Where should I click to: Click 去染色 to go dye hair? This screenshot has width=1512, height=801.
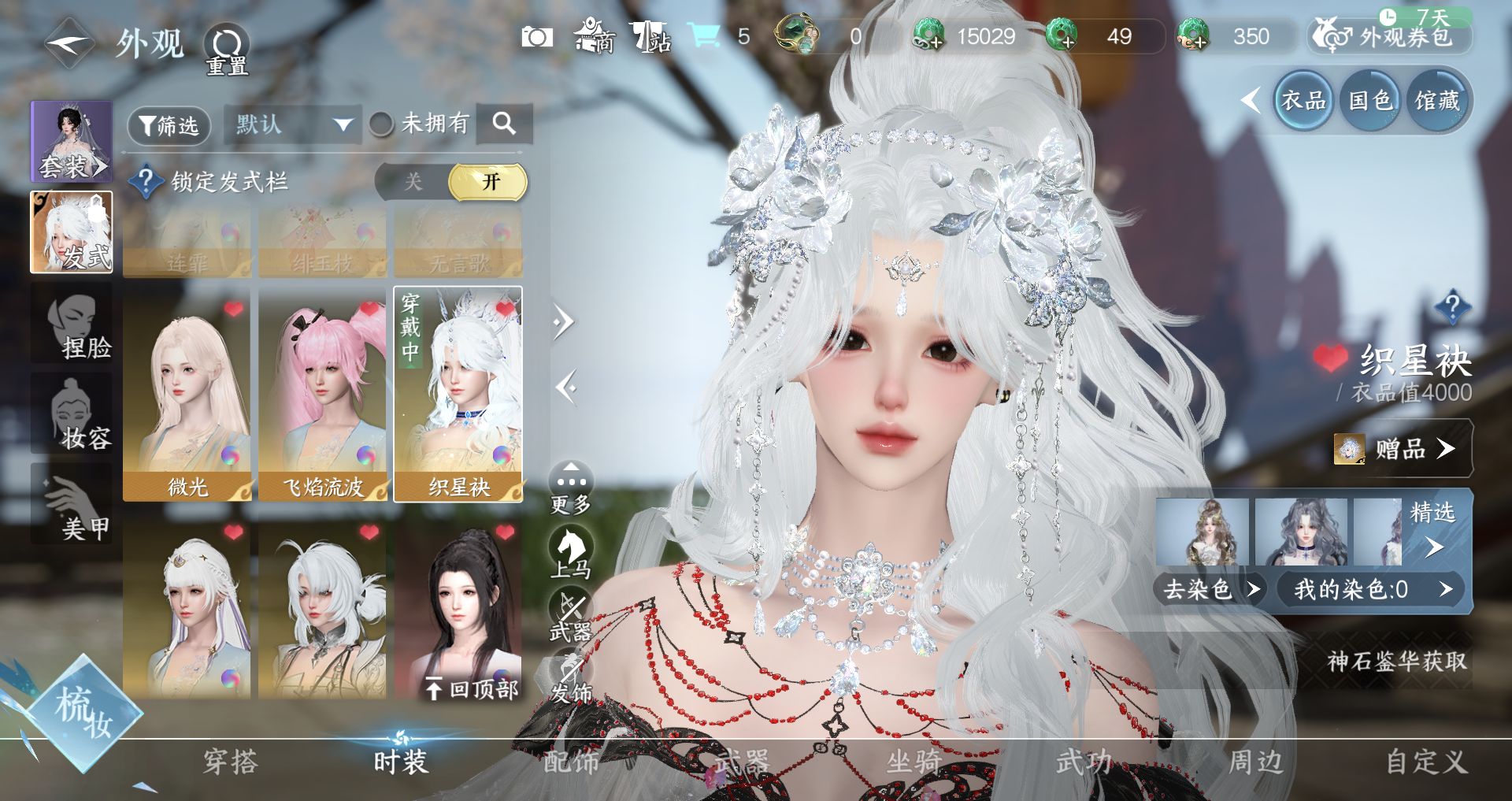(x=1209, y=589)
